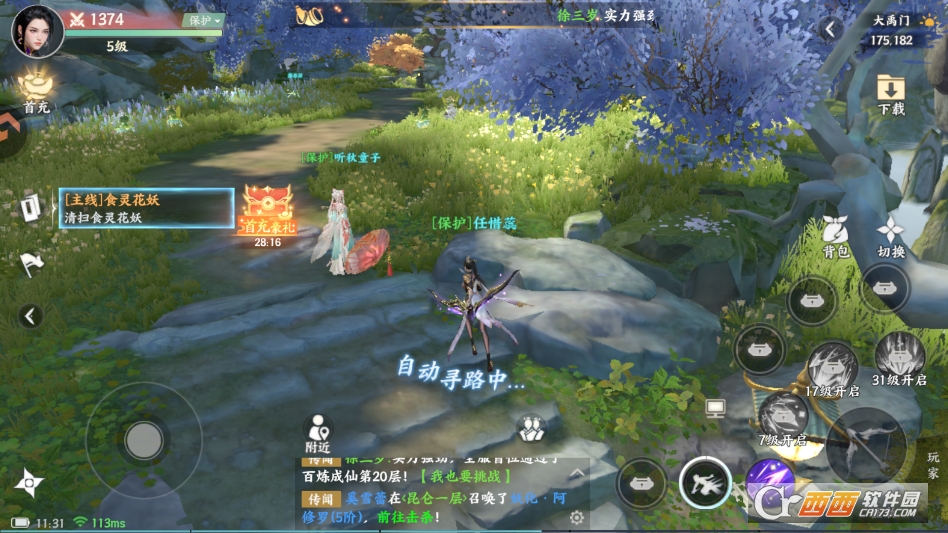This screenshot has height=533, width=948.
Task: Activate the dodge dash skill
Action: [x=705, y=483]
